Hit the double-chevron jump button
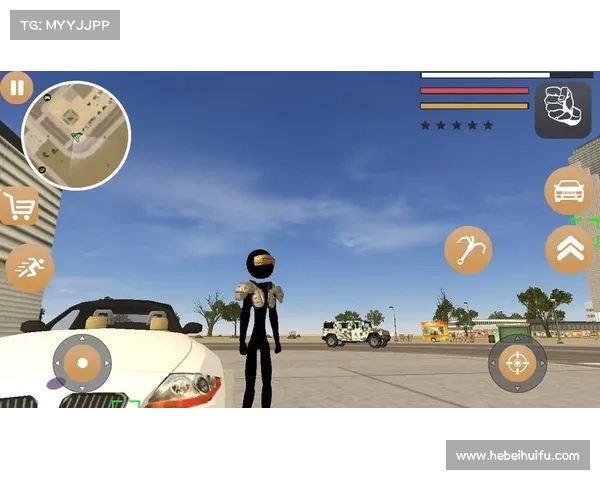This screenshot has height=480, width=600. point(569,249)
